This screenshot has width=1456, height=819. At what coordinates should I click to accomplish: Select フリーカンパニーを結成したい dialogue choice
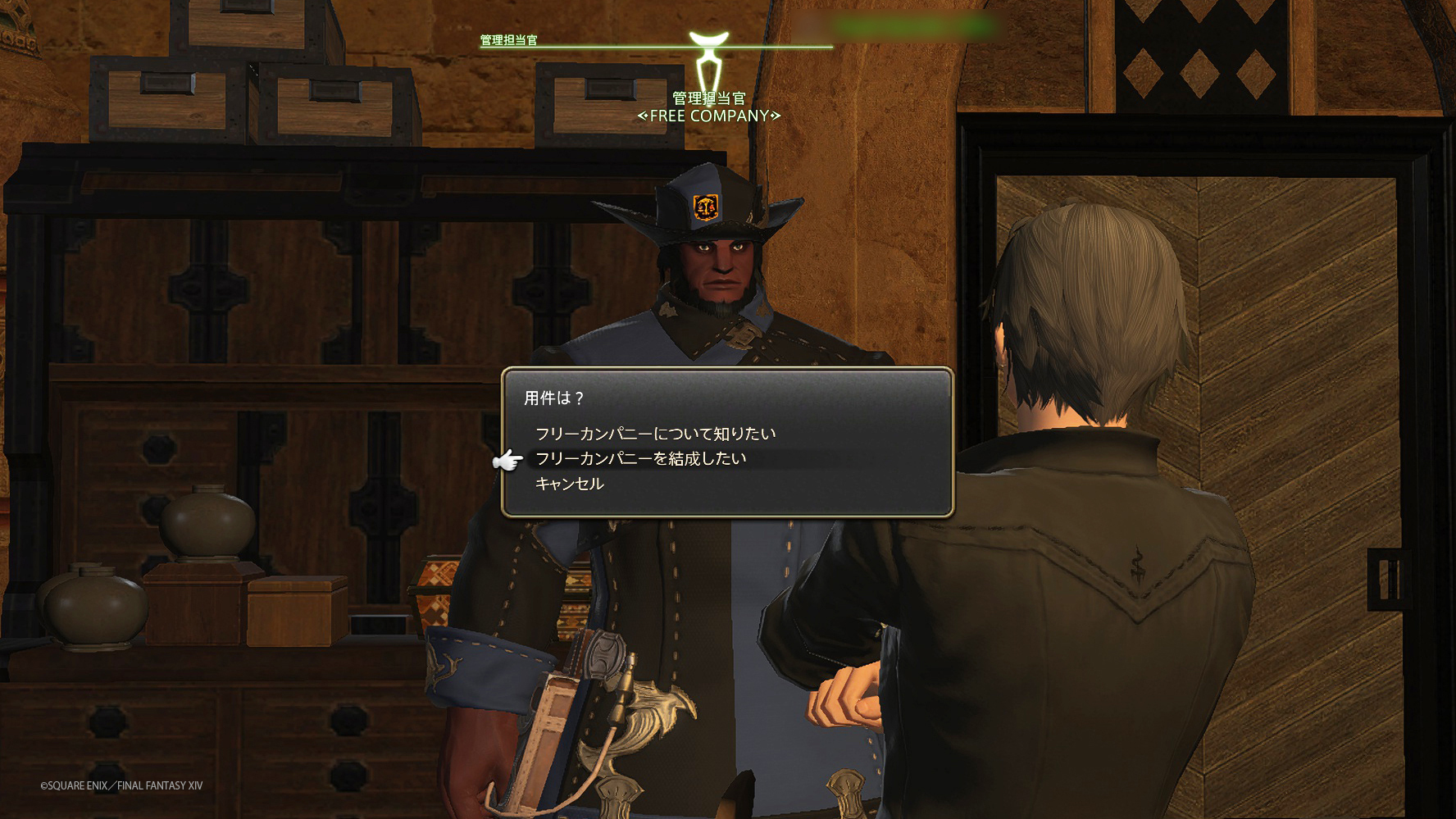pyautogui.click(x=640, y=458)
